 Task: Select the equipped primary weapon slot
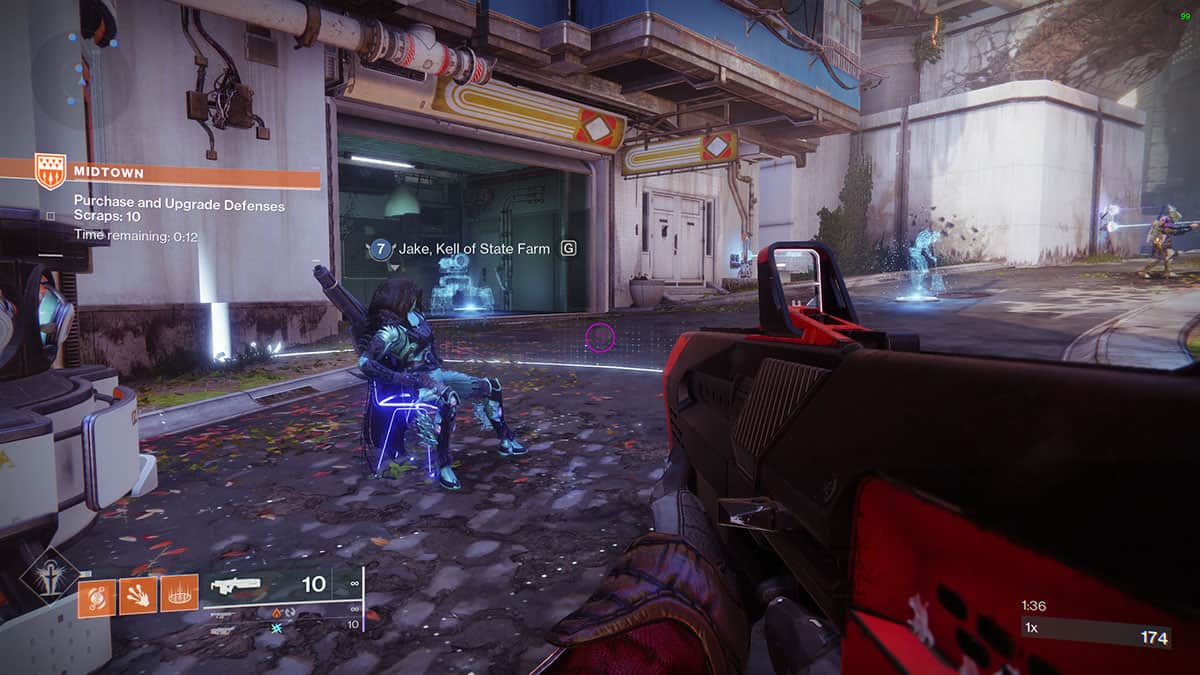tap(280, 584)
